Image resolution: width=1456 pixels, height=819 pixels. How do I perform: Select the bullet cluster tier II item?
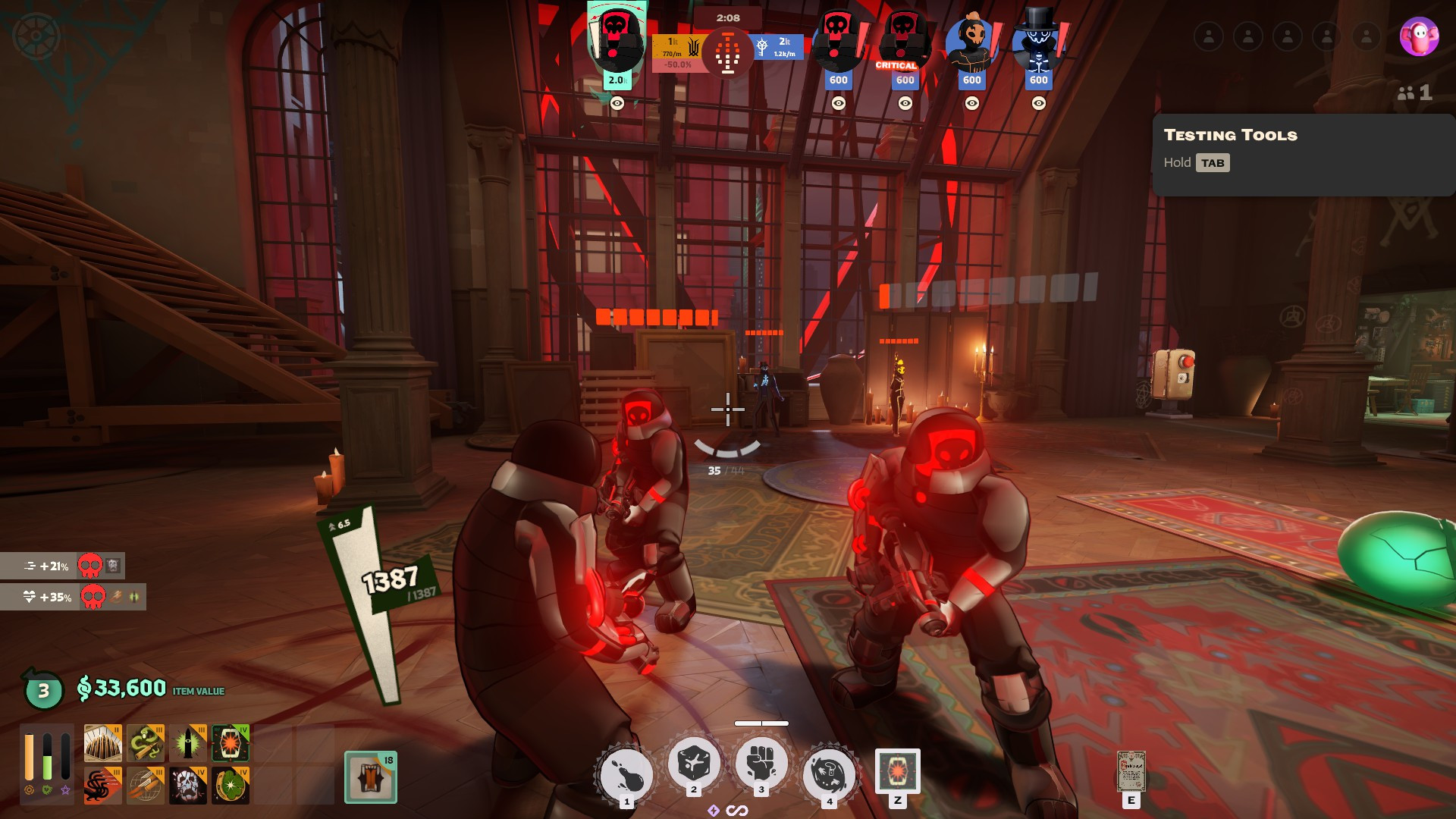(x=102, y=742)
